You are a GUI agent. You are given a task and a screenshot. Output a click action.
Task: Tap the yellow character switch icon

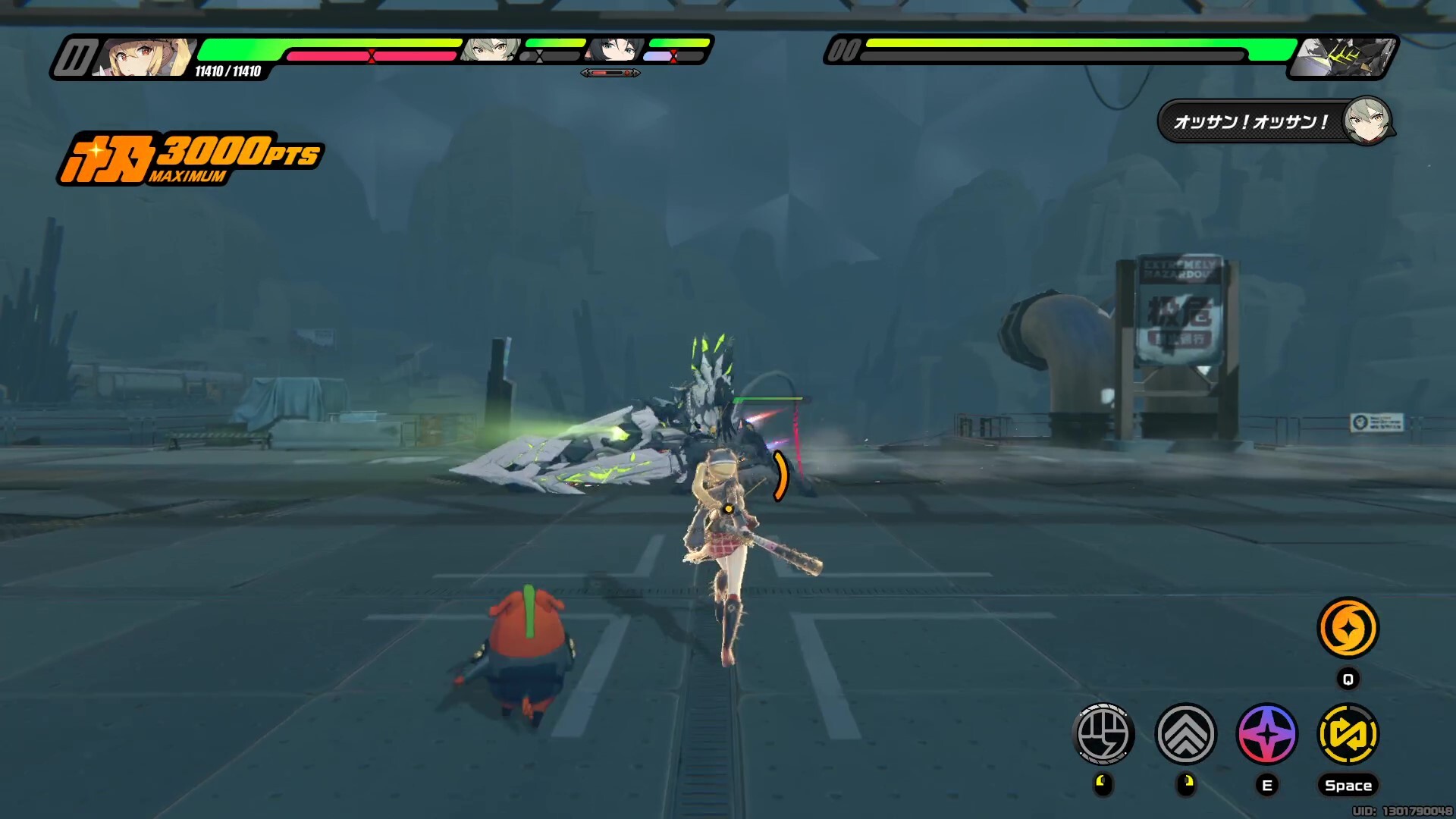point(1348,733)
